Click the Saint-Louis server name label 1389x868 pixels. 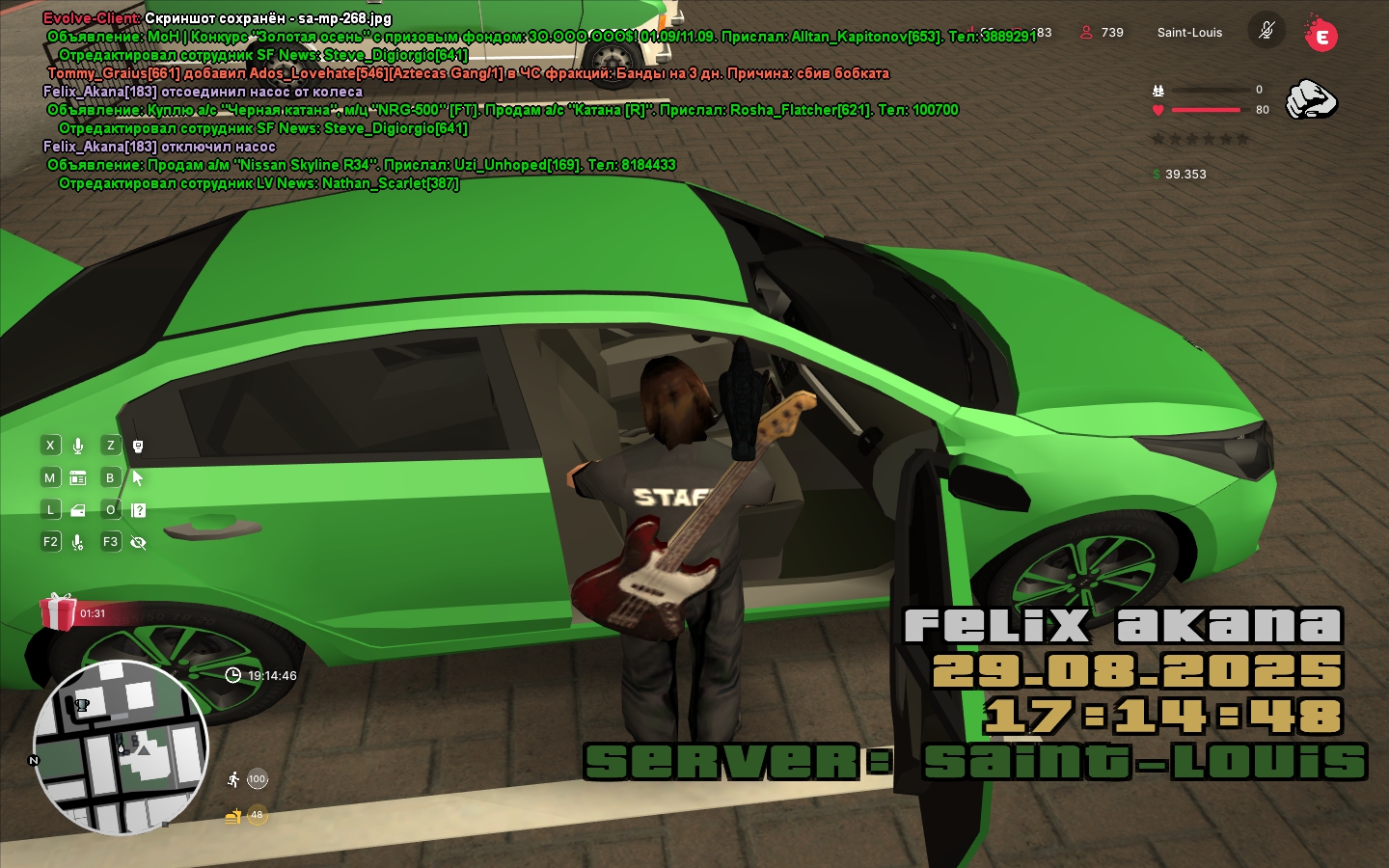tap(1189, 32)
